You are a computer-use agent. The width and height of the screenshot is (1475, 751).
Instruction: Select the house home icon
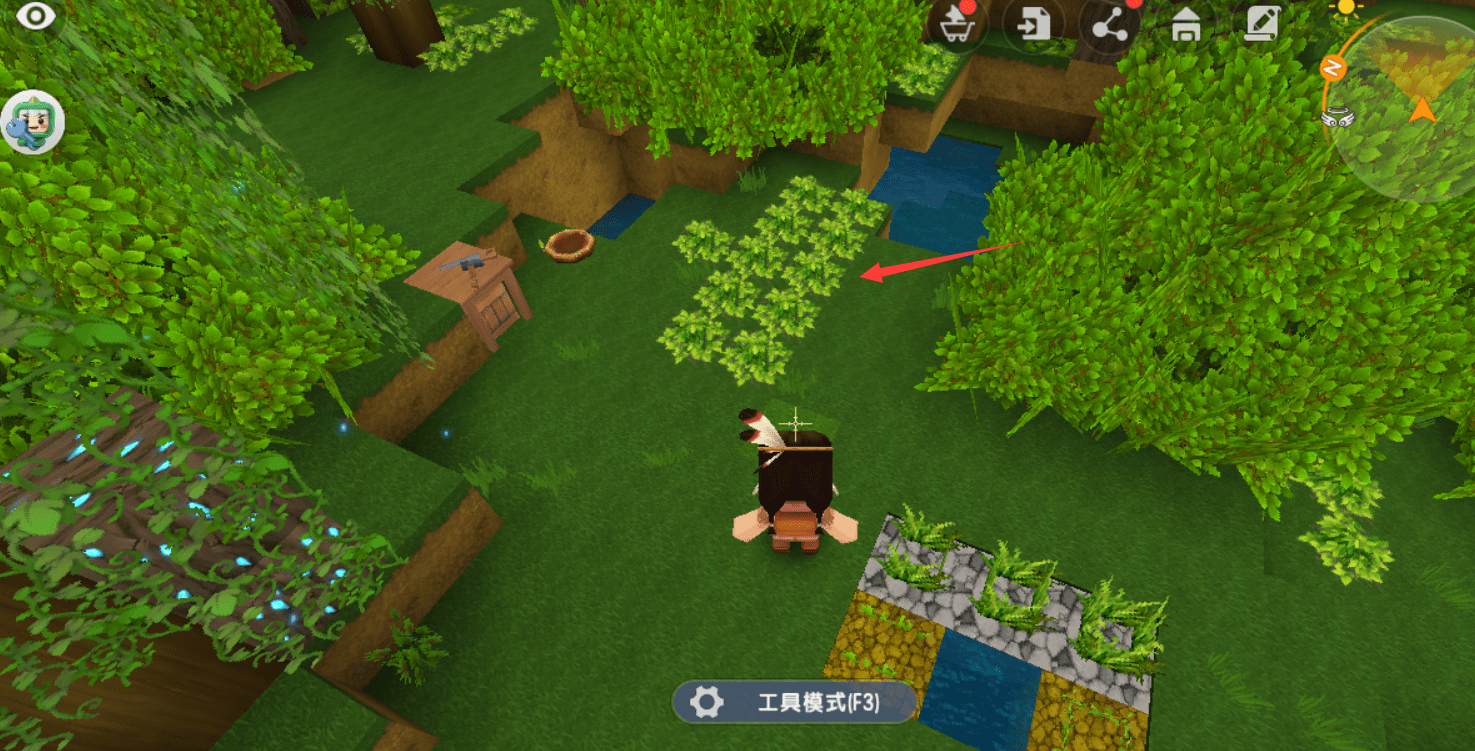click(1186, 25)
